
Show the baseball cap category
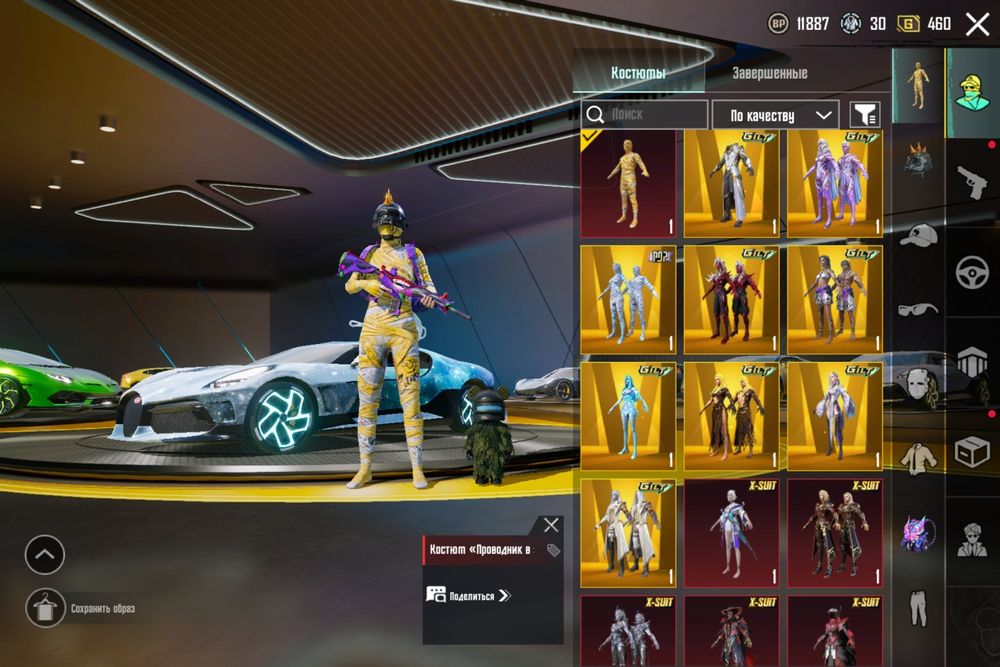(917, 235)
